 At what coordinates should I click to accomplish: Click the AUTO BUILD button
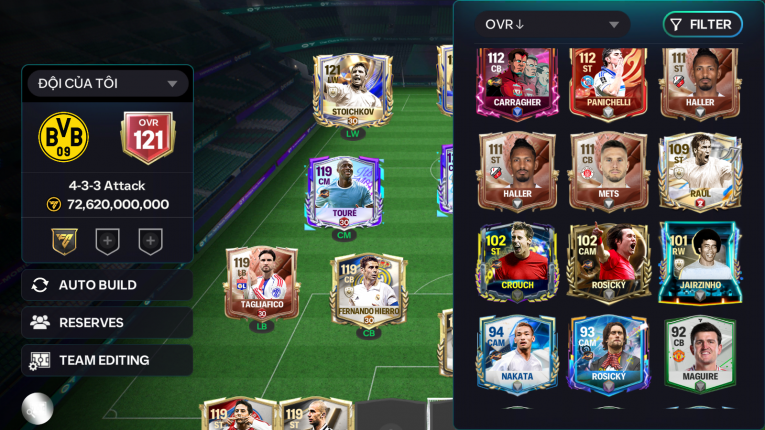[107, 285]
